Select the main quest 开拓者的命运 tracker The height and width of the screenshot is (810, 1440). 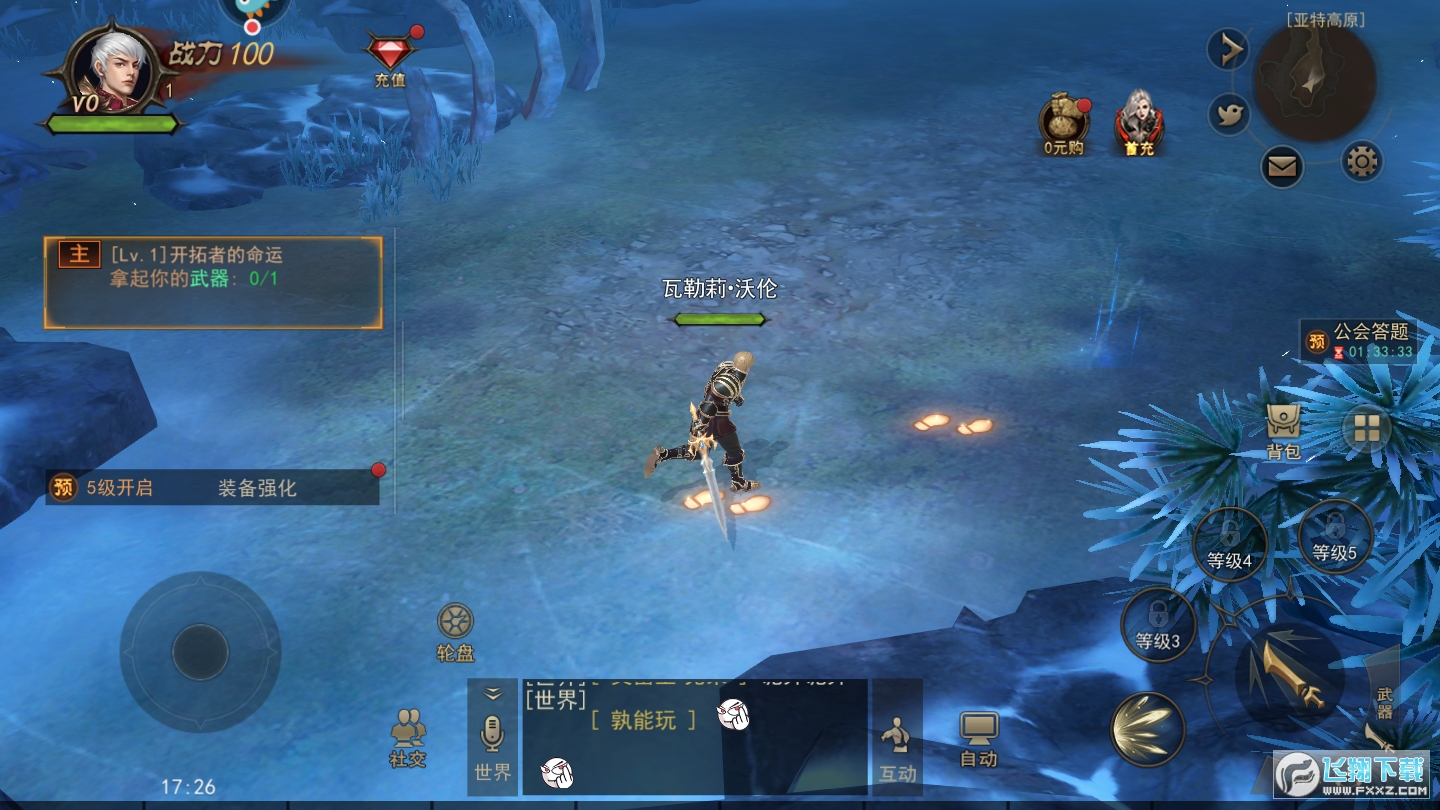coord(213,283)
